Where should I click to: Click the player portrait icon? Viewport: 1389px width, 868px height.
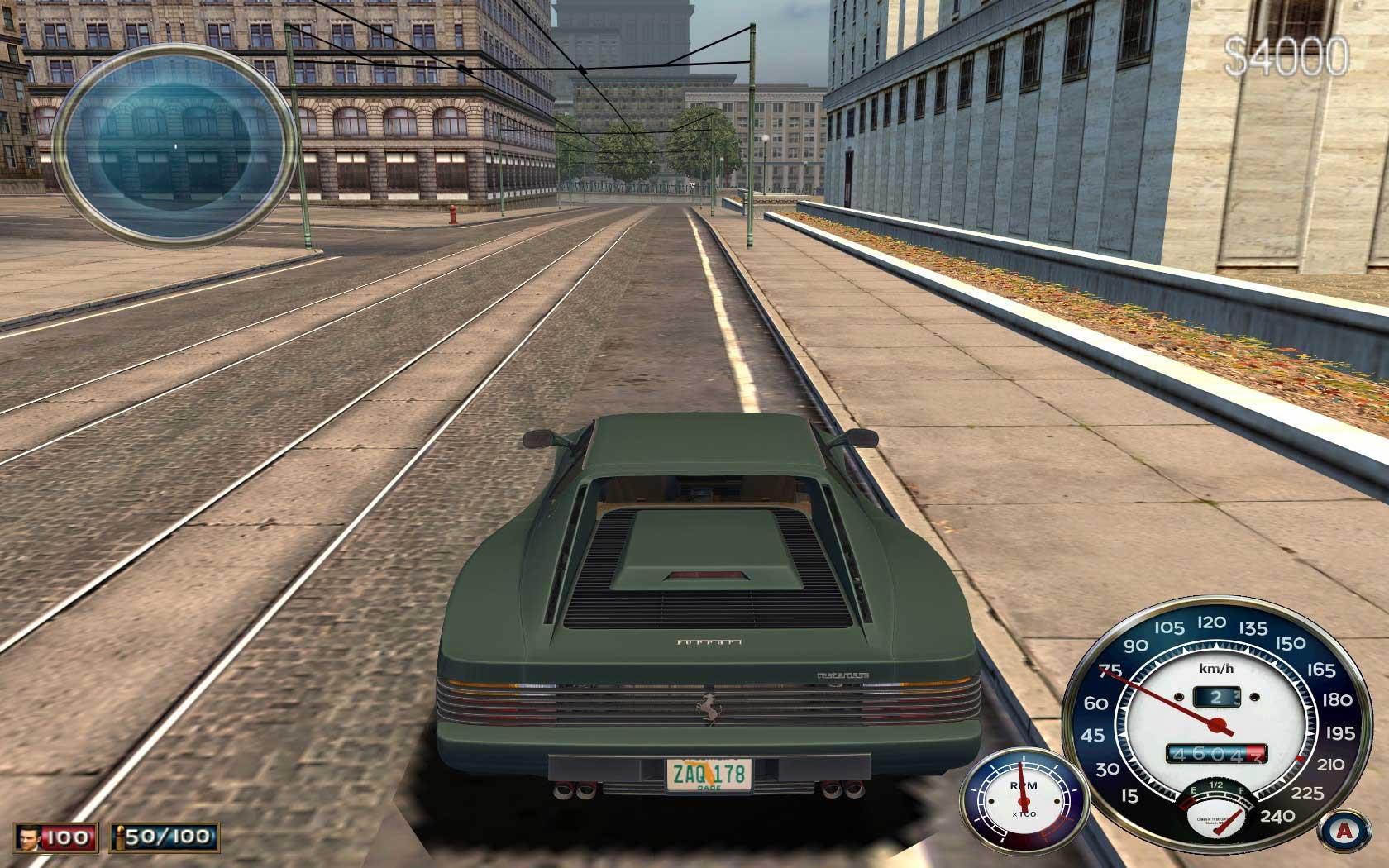click(x=30, y=837)
